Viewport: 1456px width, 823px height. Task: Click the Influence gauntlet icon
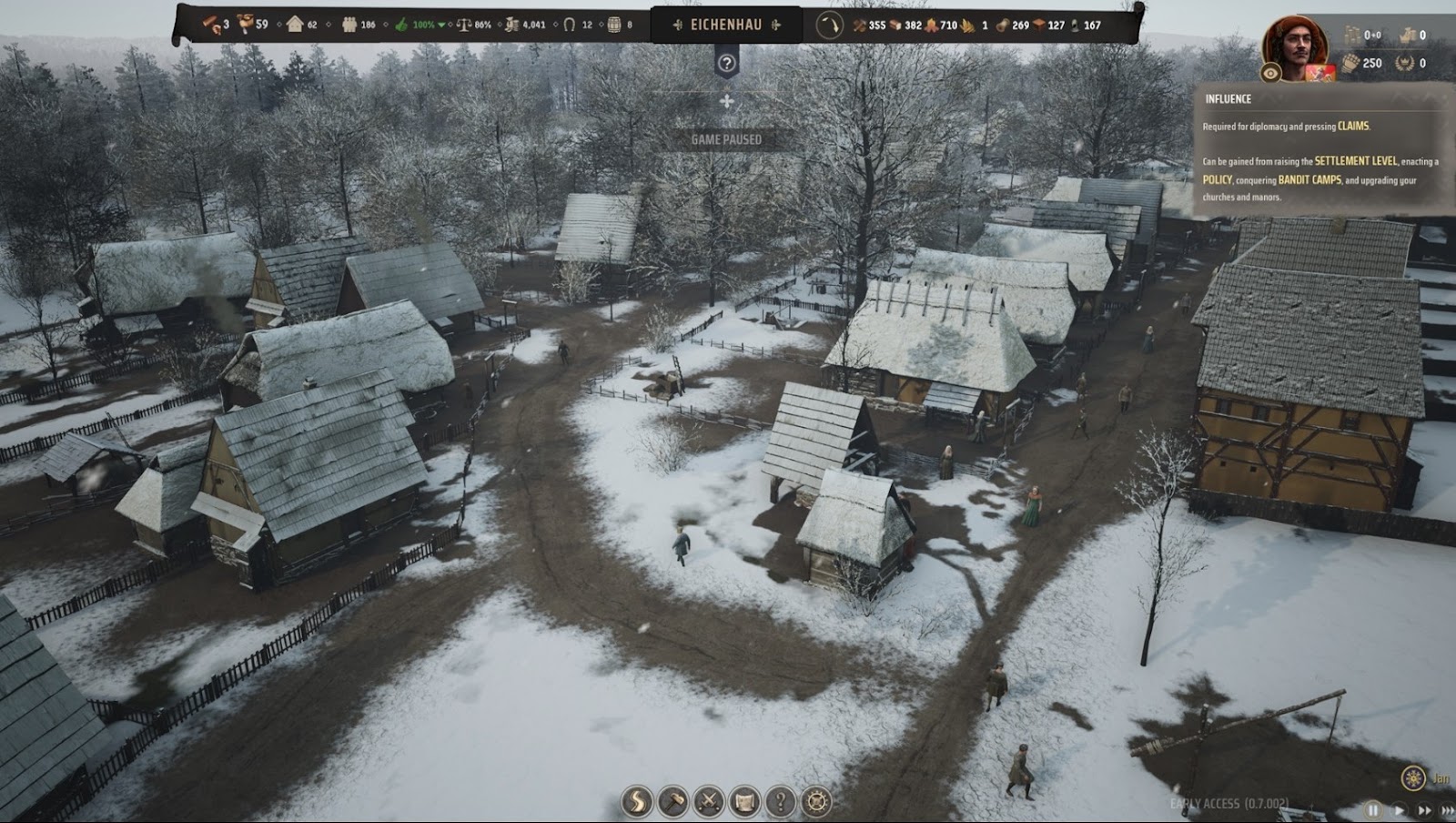pyautogui.click(x=1350, y=63)
